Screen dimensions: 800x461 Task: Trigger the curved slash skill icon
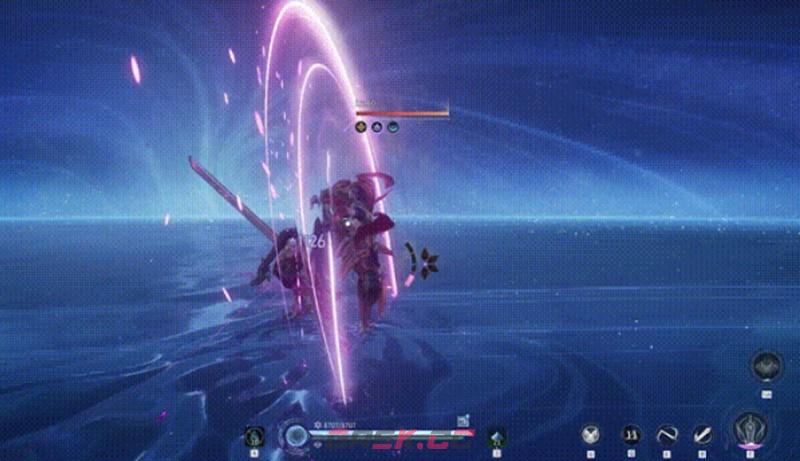[x=667, y=435]
